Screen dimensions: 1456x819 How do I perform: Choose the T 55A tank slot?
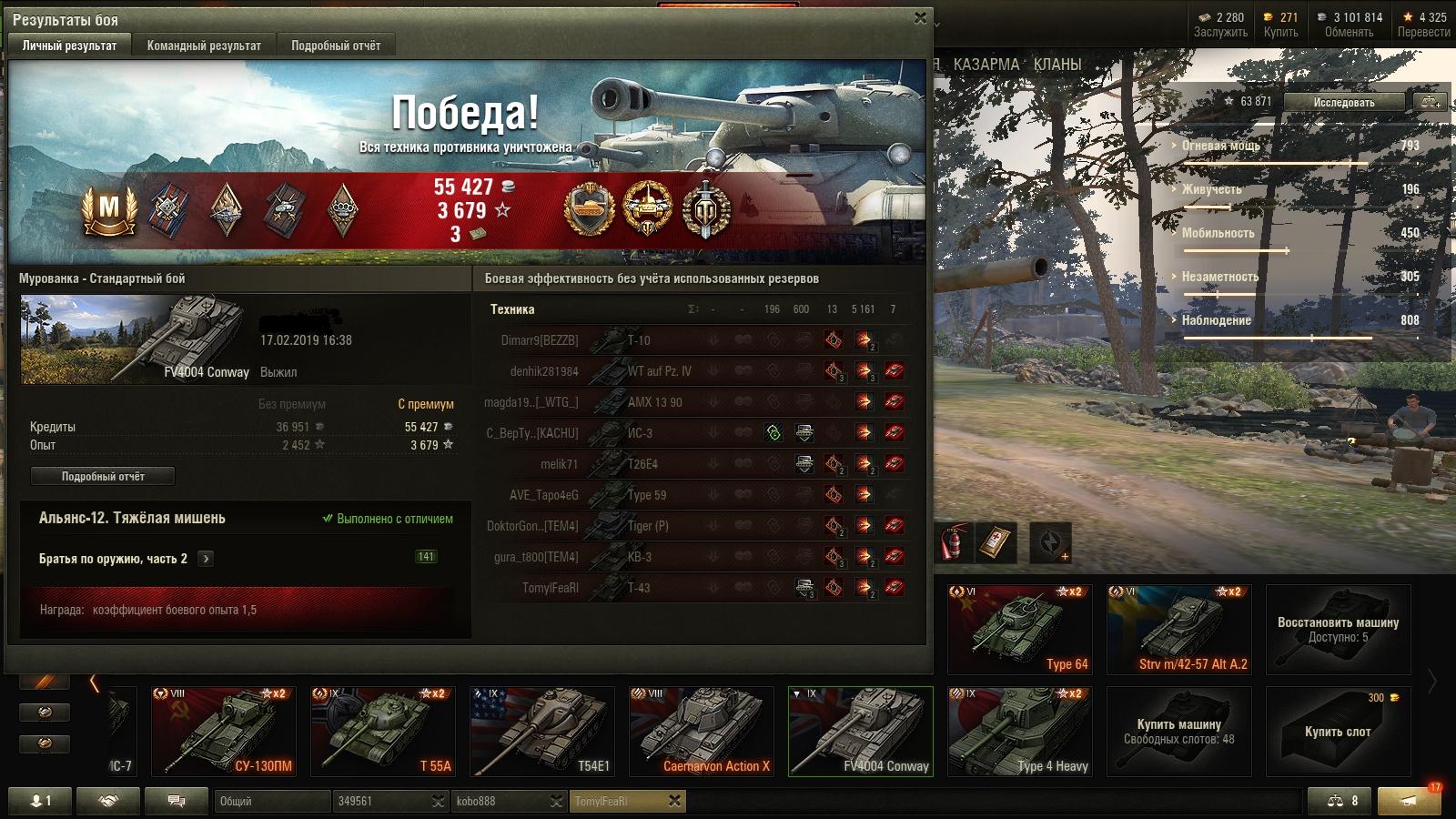click(382, 731)
